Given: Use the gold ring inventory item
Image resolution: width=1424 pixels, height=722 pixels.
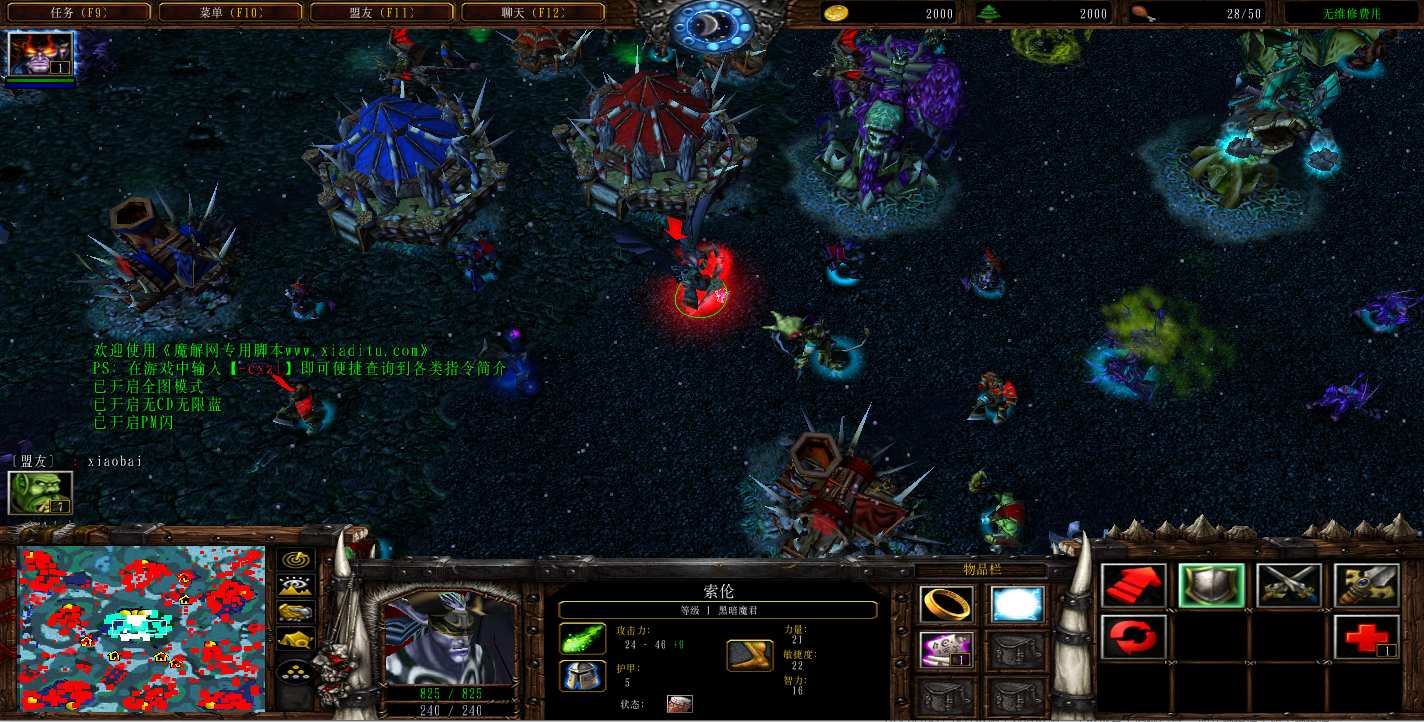Looking at the screenshot, I should point(945,604).
